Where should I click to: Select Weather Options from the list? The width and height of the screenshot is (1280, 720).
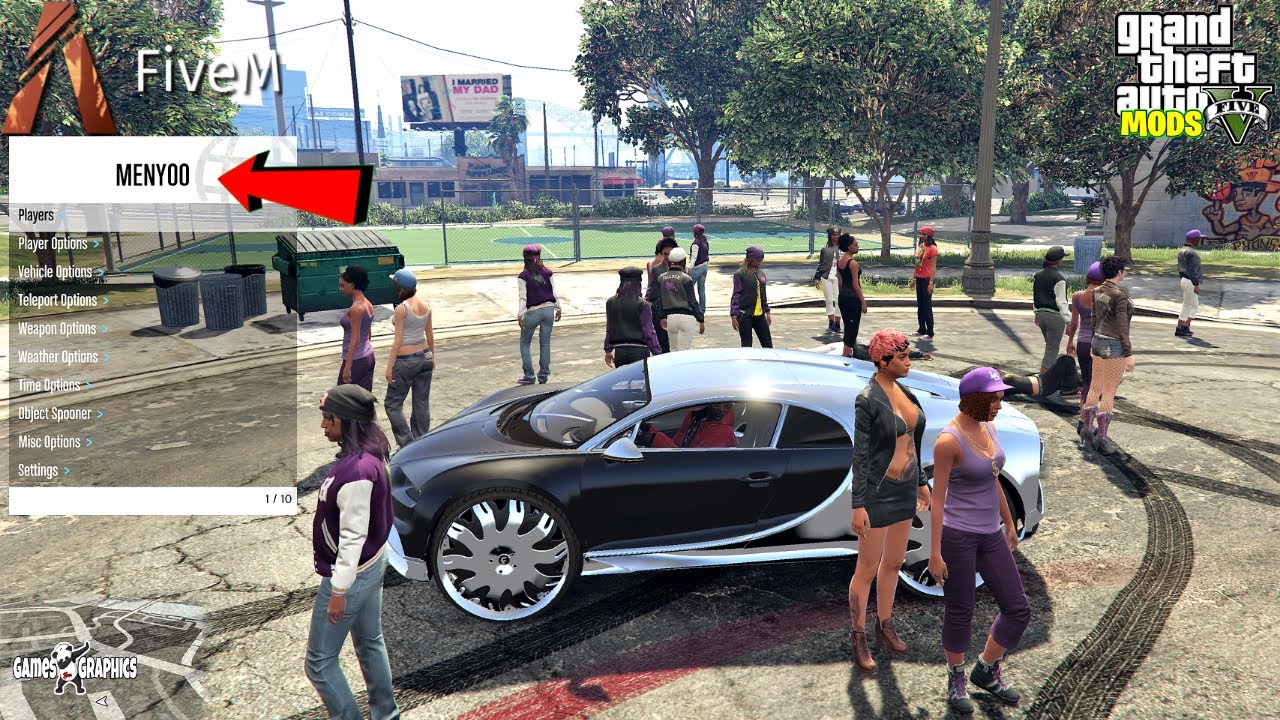[x=58, y=357]
